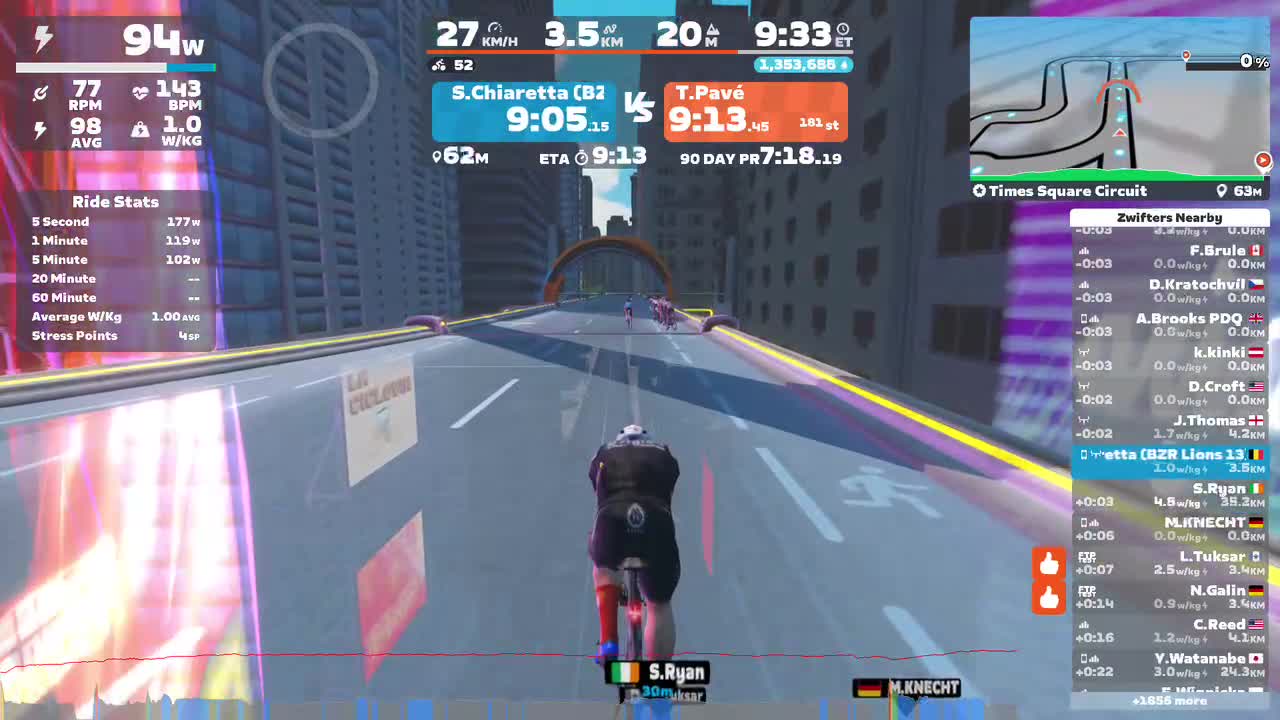Image resolution: width=1280 pixels, height=720 pixels.
Task: Give a Ride On with the top thumbs-up
Action: tap(1048, 563)
